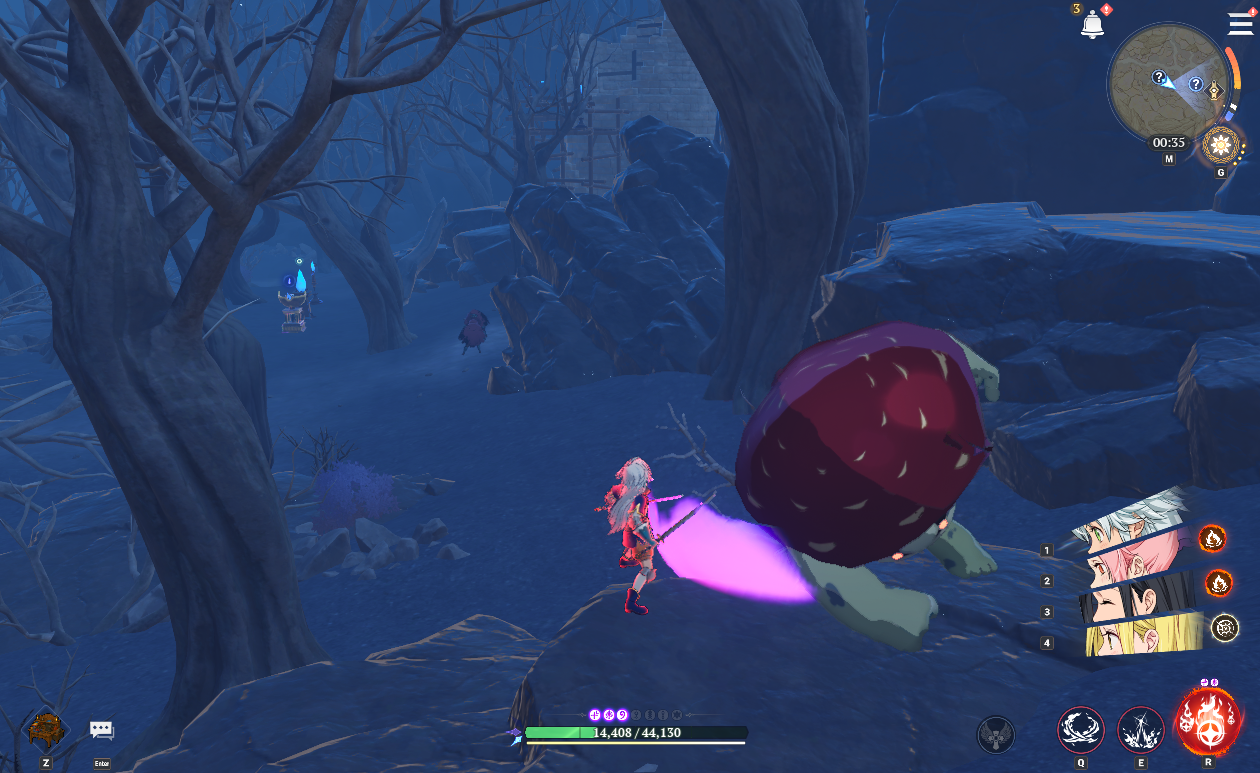
Task: Select the lantern marker on the minimap
Action: 1216,90
